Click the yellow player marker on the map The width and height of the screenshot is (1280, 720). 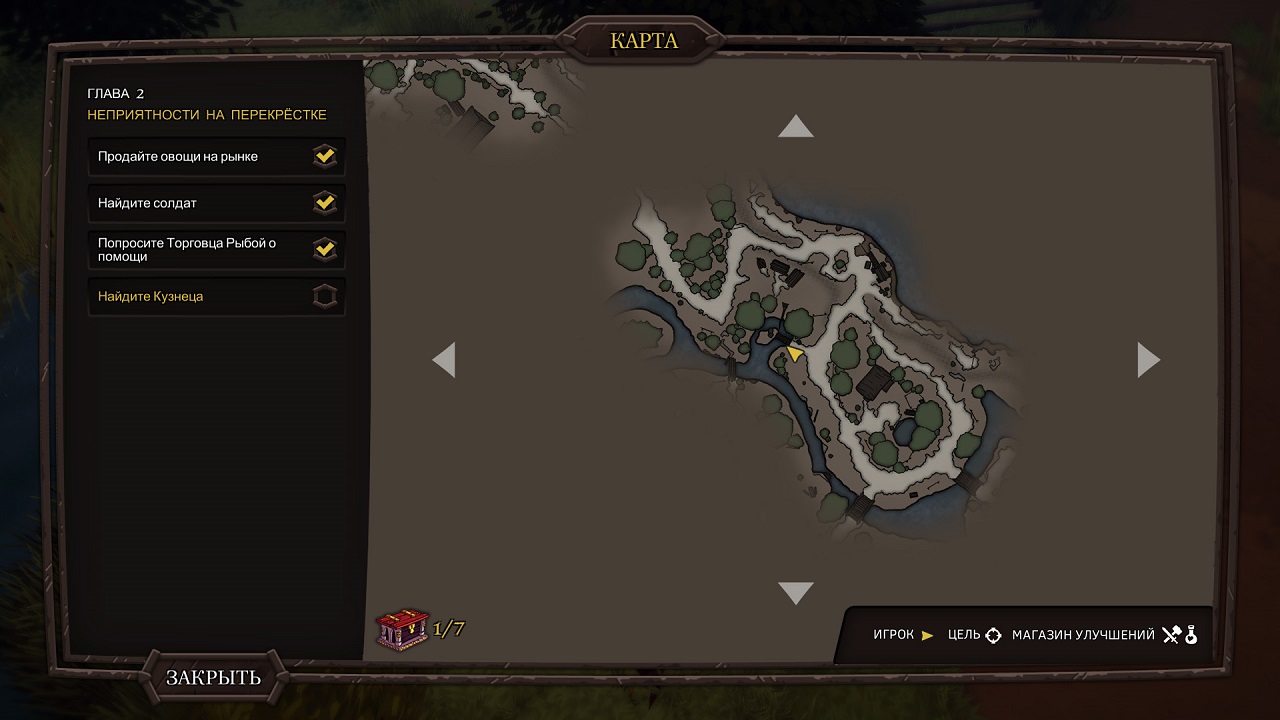point(794,353)
